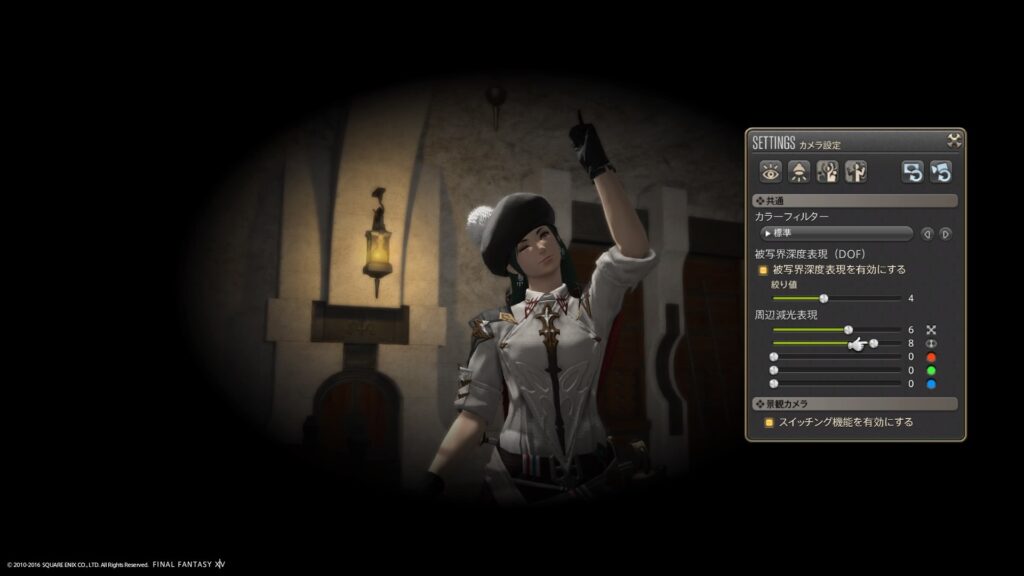The width and height of the screenshot is (1024, 576).
Task: Set the blue vignette color slider
Action: [773, 383]
